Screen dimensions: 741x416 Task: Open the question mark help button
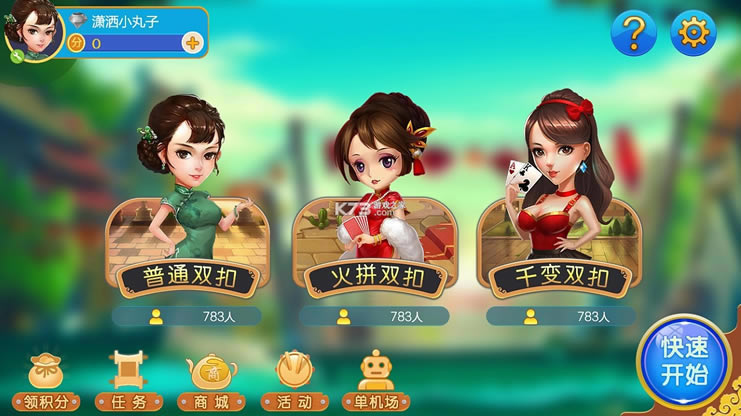[633, 34]
